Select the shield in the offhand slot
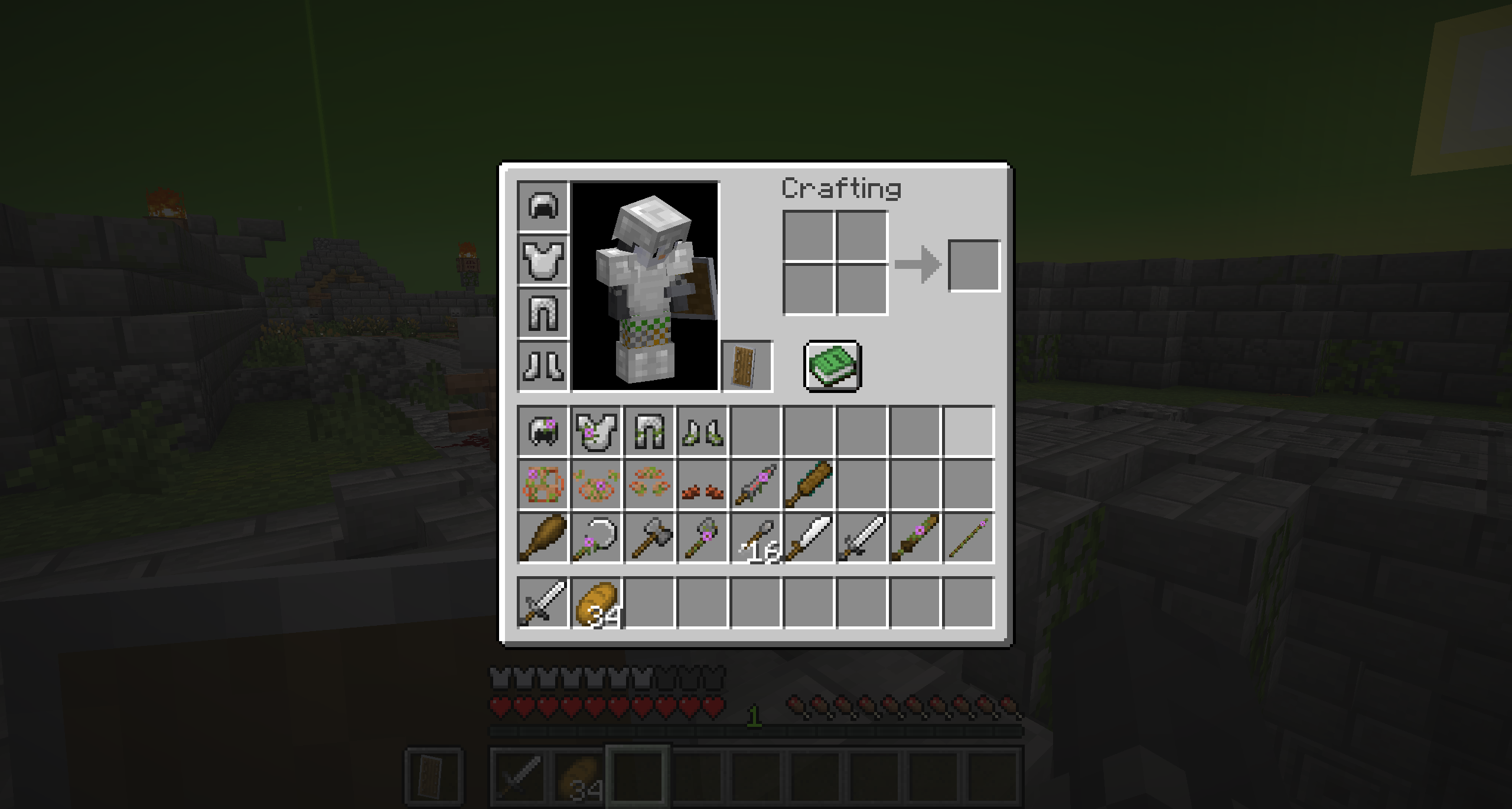 tap(746, 366)
